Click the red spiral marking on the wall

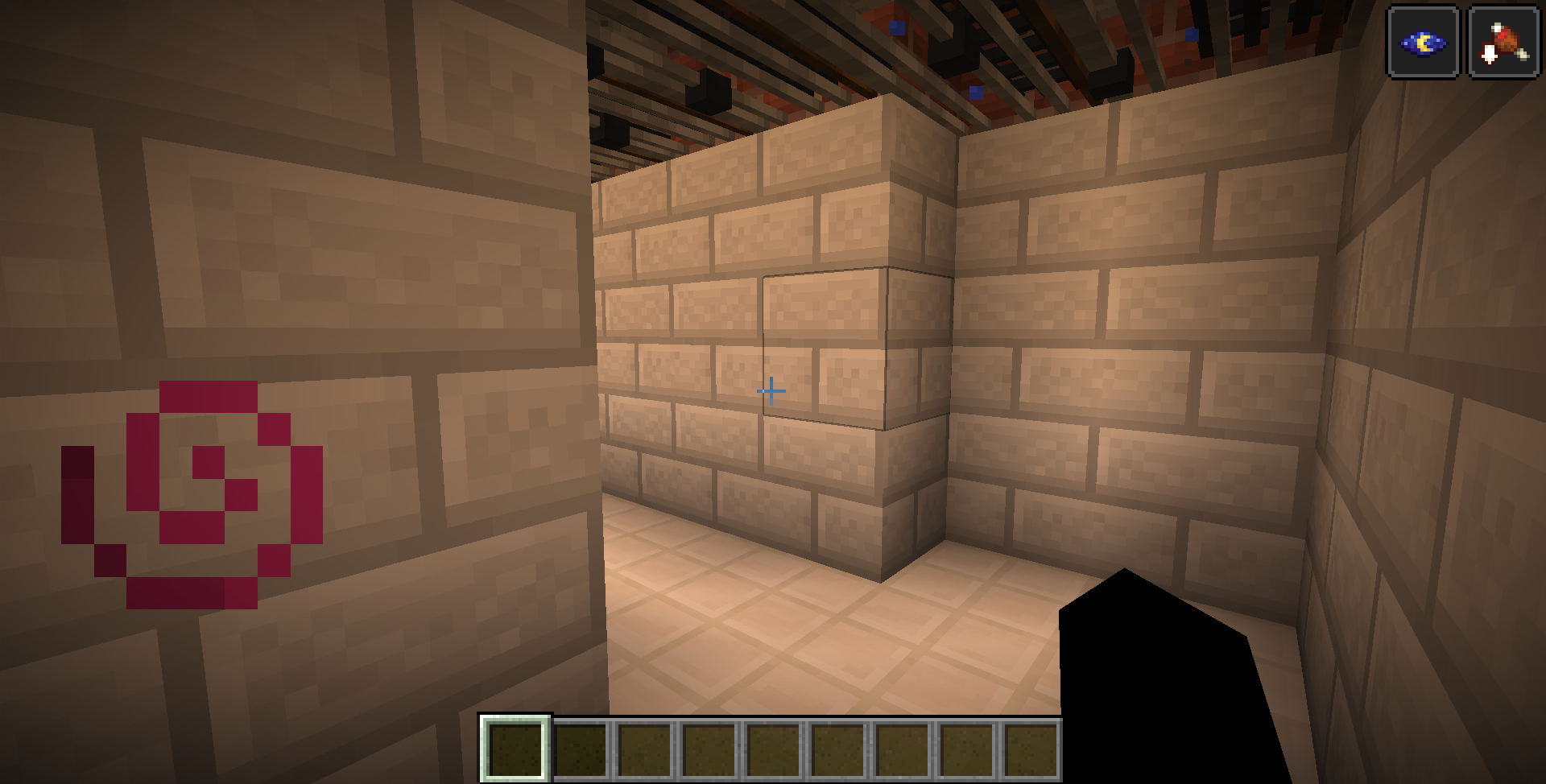pos(193,495)
